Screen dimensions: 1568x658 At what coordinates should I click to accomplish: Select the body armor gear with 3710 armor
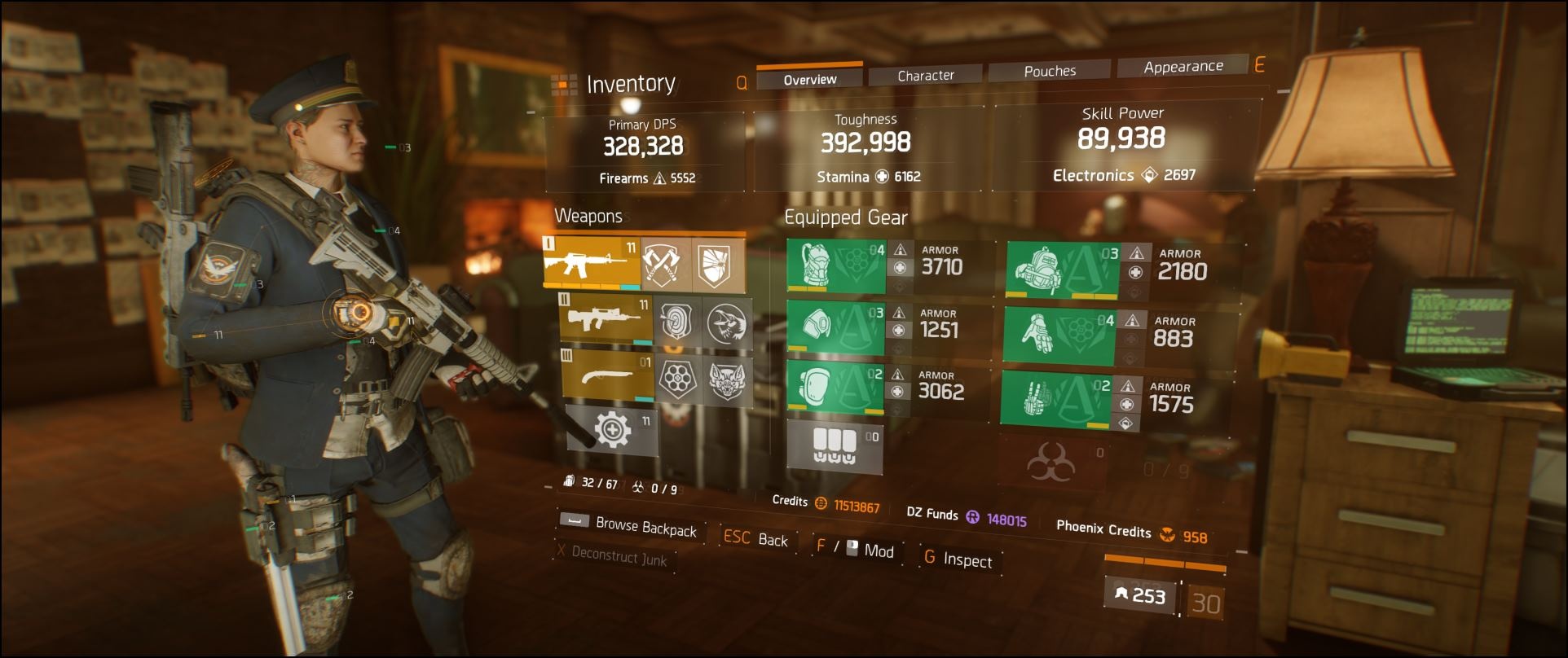(836, 265)
